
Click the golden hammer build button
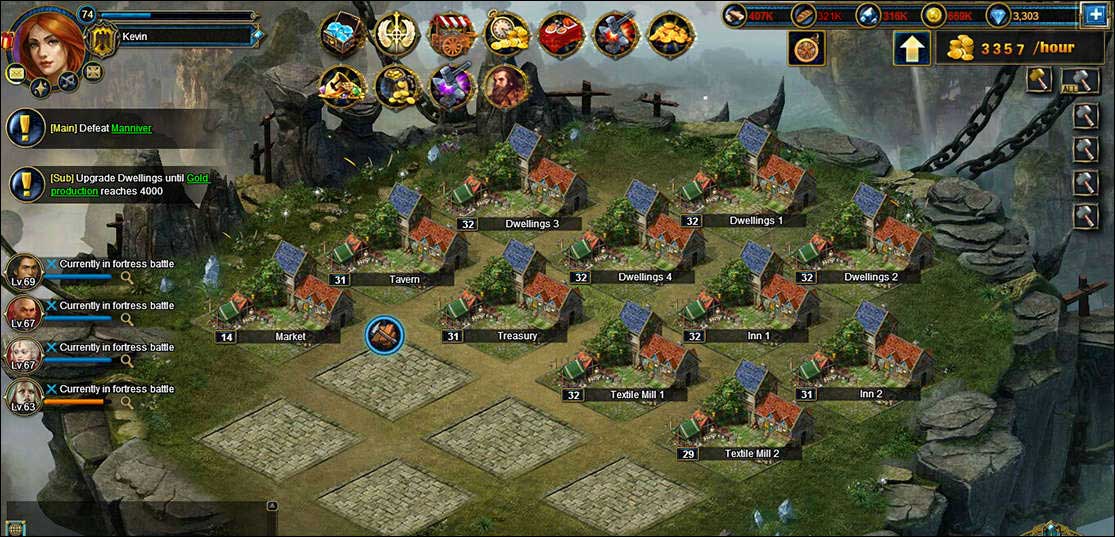(x=1040, y=81)
